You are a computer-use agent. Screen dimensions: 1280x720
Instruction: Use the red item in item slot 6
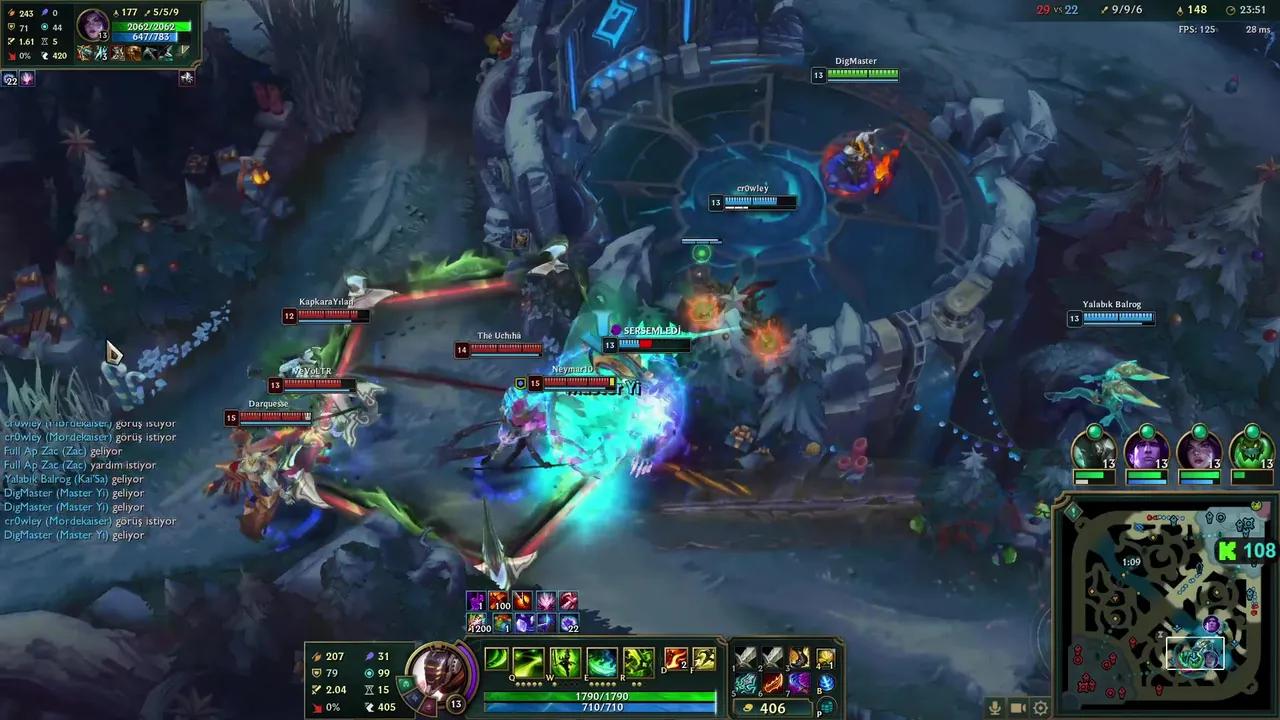pyautogui.click(x=772, y=685)
